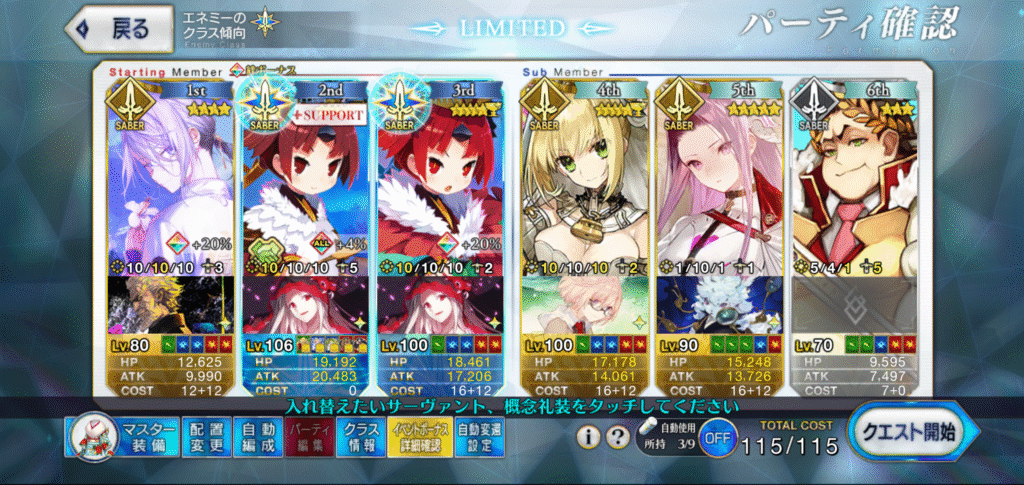
Task: Open the question mark help icon
Action: [x=617, y=437]
